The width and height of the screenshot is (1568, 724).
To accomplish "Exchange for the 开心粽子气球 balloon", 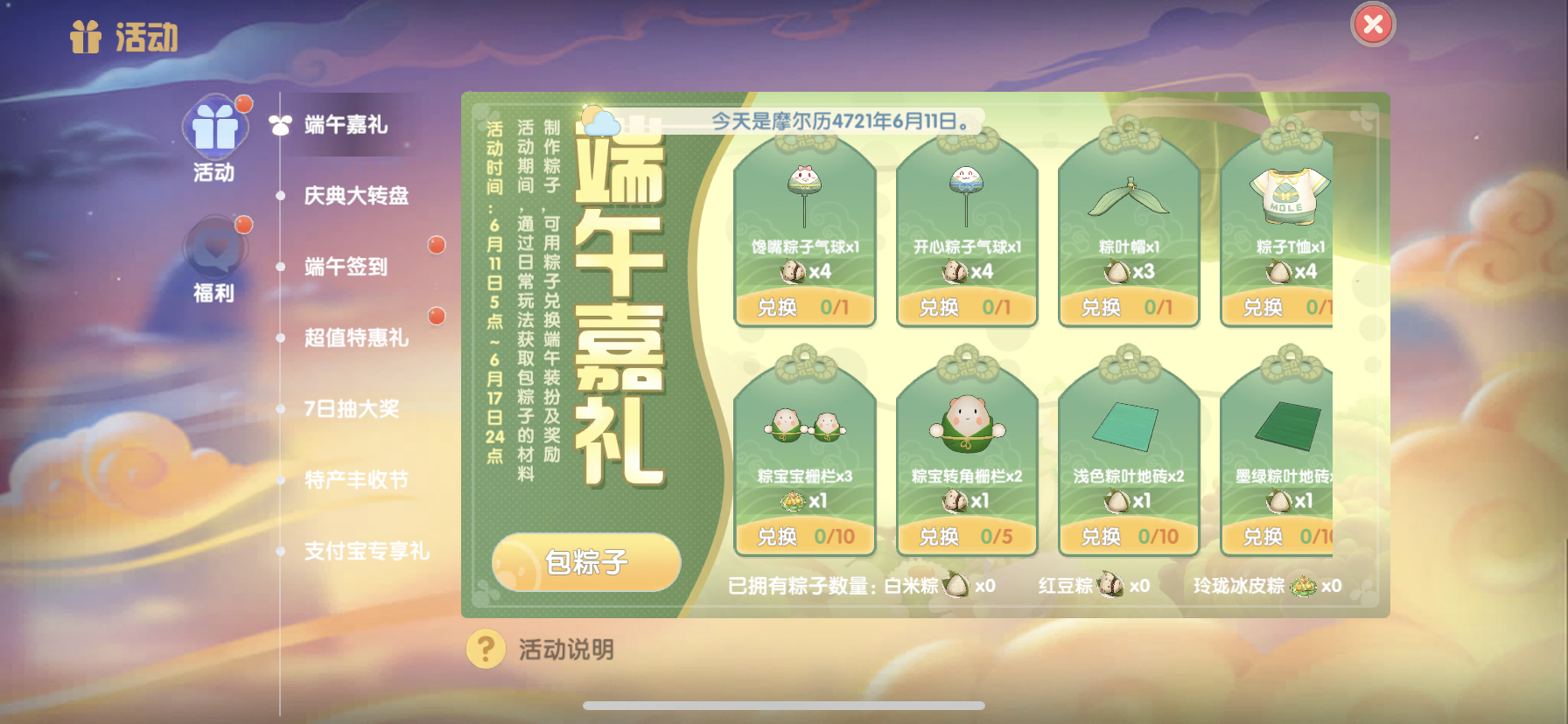I will pos(966,308).
